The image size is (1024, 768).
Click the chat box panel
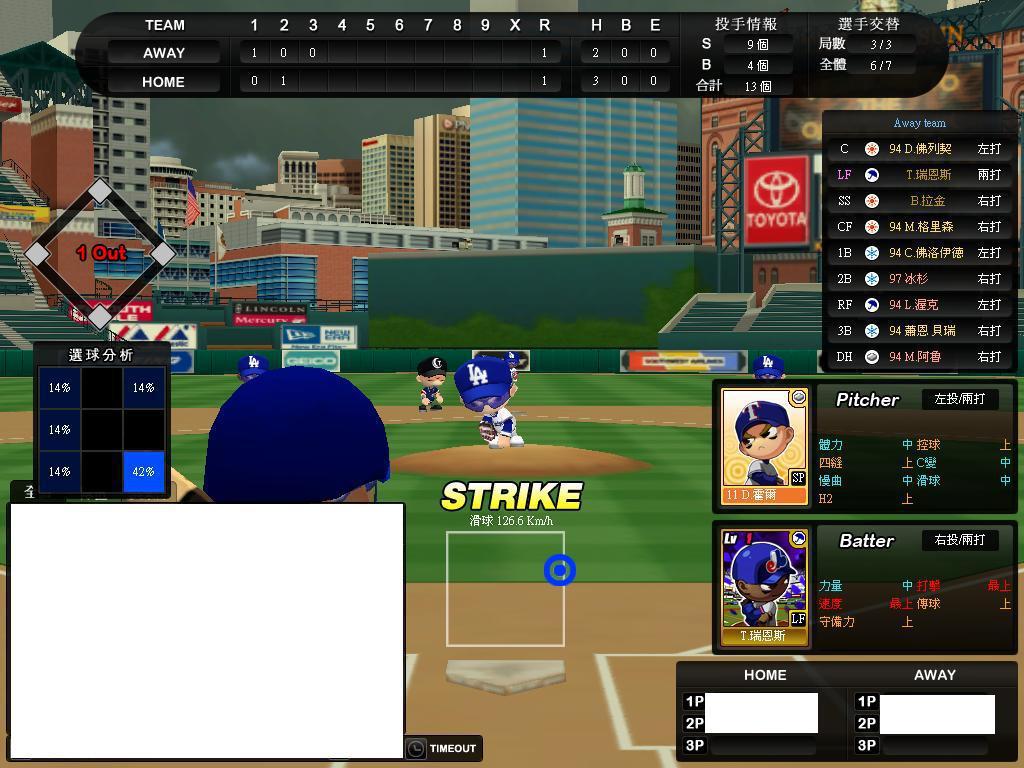tap(206, 630)
